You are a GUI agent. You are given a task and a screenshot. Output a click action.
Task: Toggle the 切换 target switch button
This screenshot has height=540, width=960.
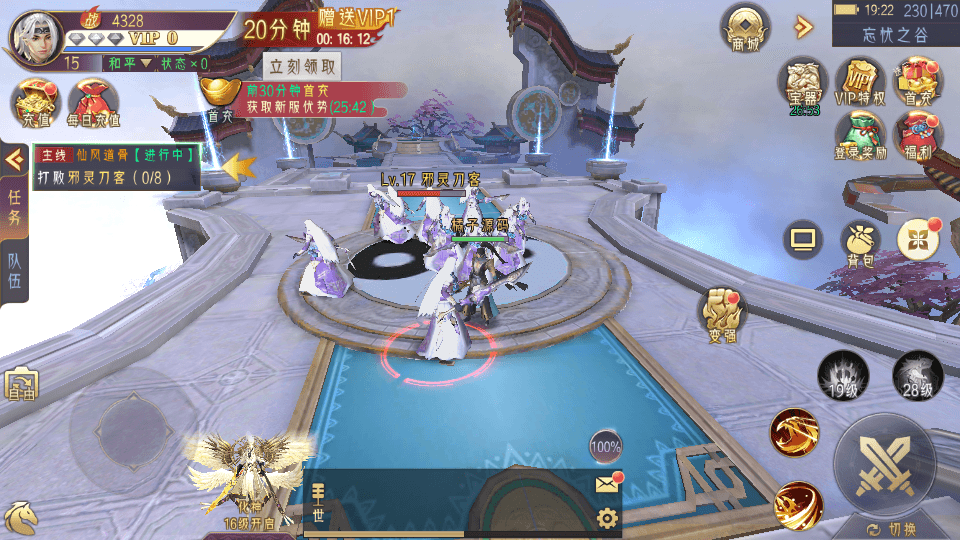tap(891, 529)
